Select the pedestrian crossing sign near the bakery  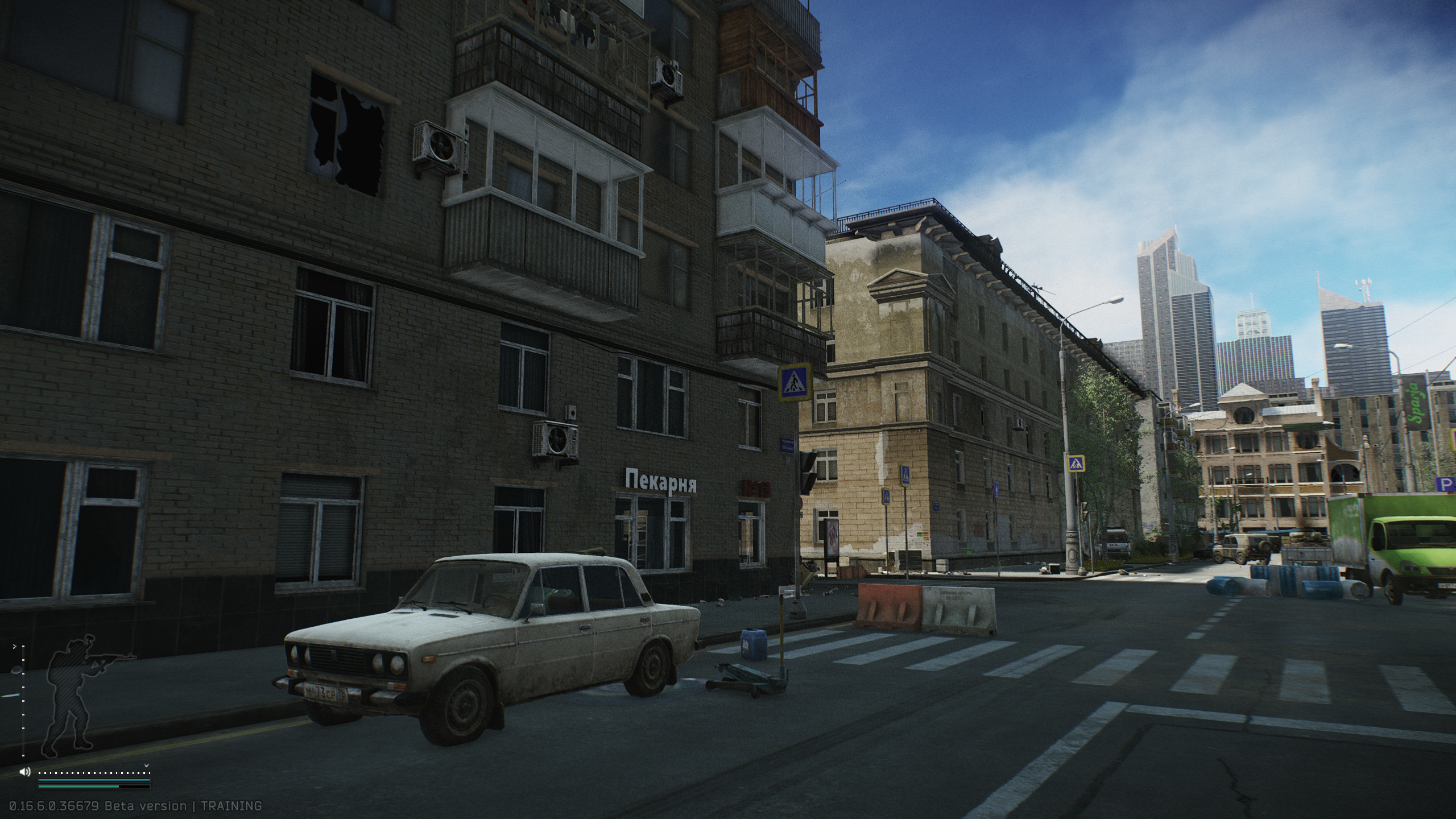(x=793, y=383)
